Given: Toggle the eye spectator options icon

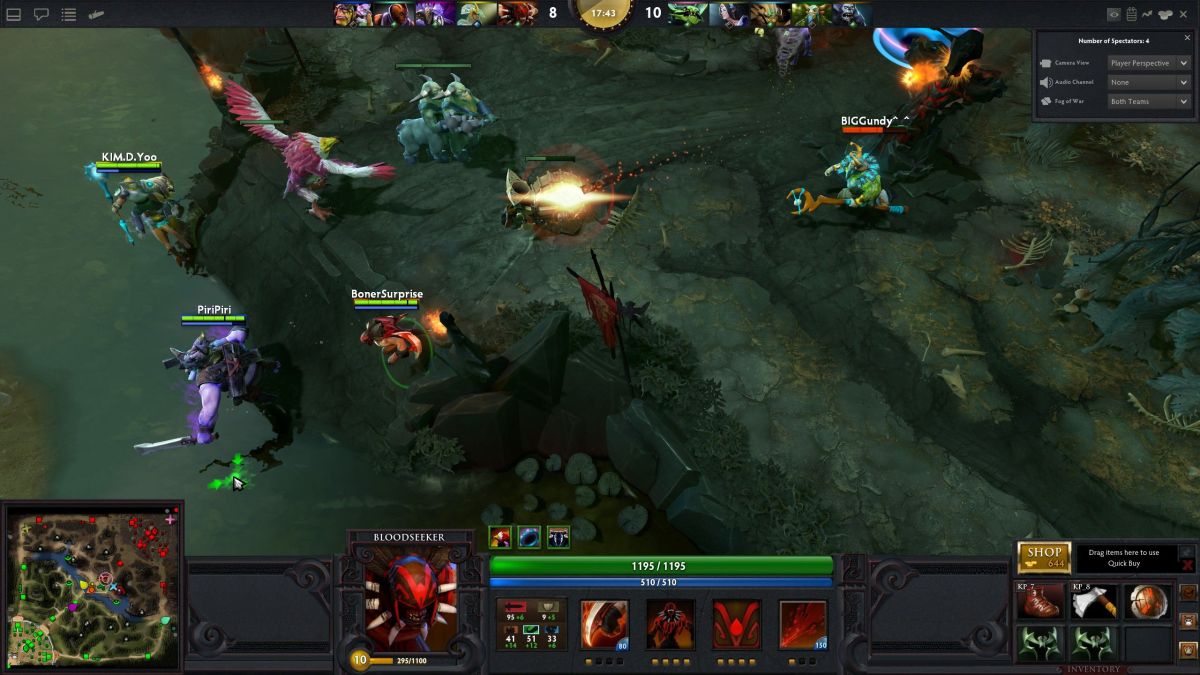Looking at the screenshot, I should pos(1114,14).
